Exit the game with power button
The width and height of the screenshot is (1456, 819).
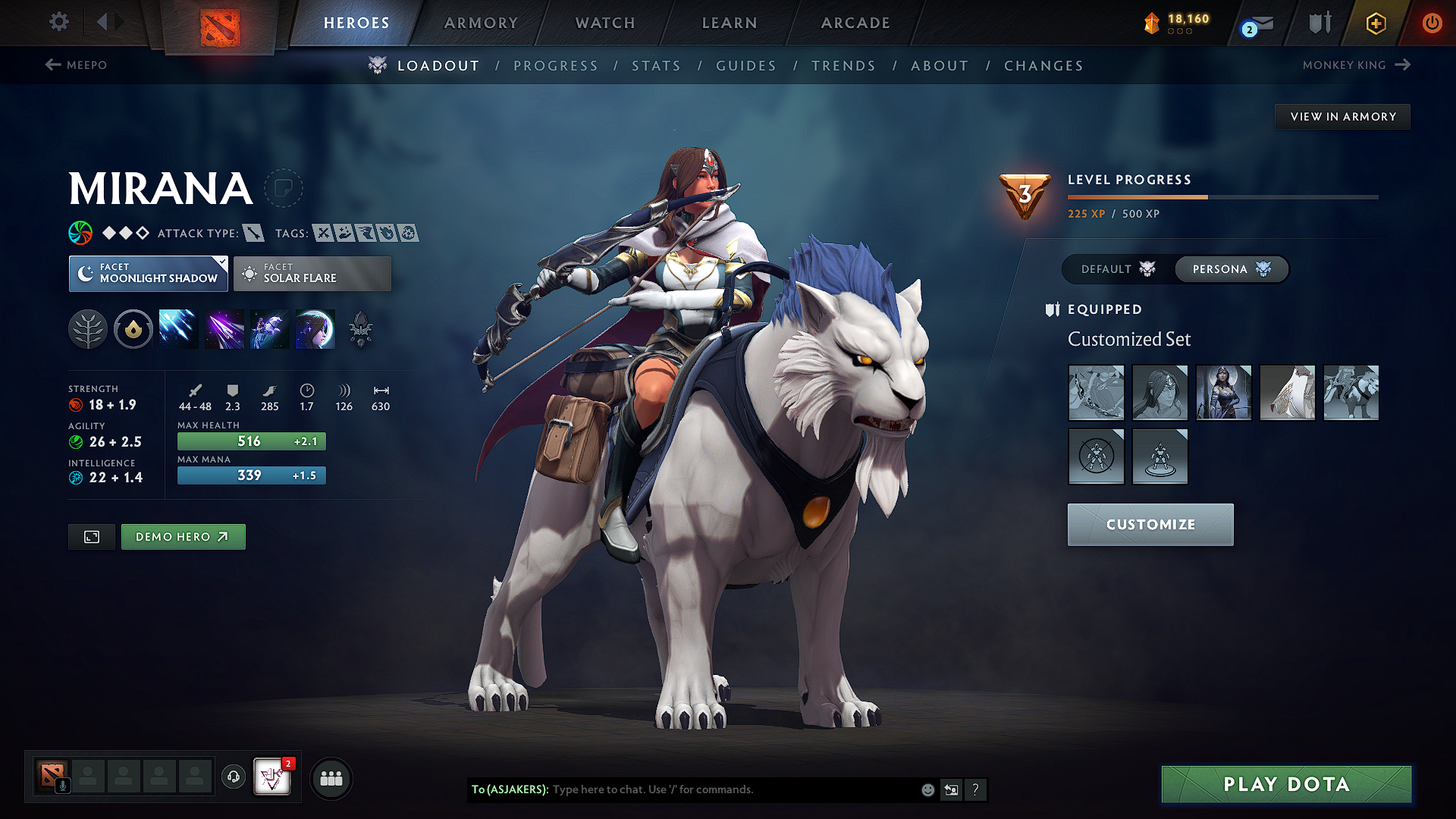1432,23
